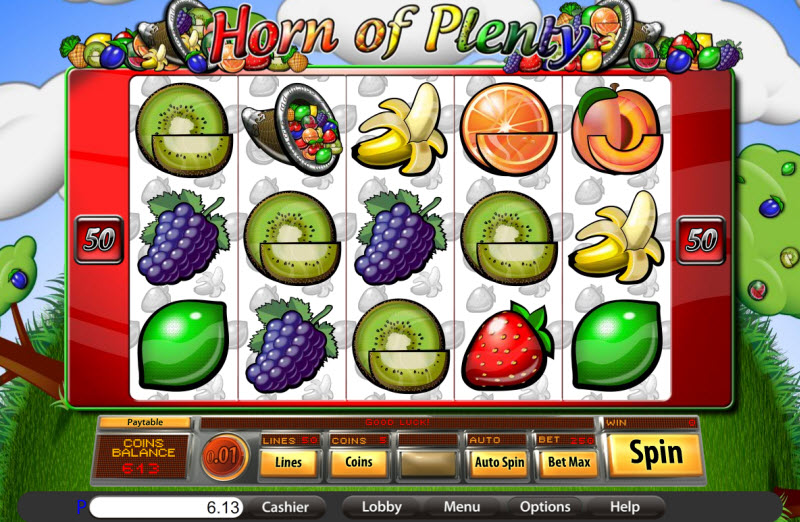Open the Help page
800x522 pixels.
(624, 507)
